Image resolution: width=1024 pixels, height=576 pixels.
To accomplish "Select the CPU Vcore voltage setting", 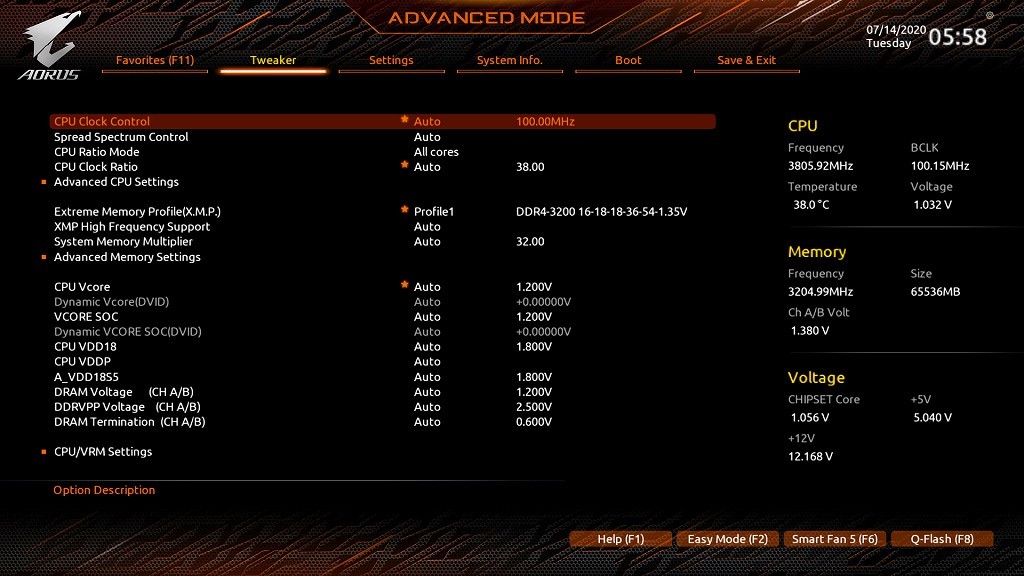I will point(82,287).
